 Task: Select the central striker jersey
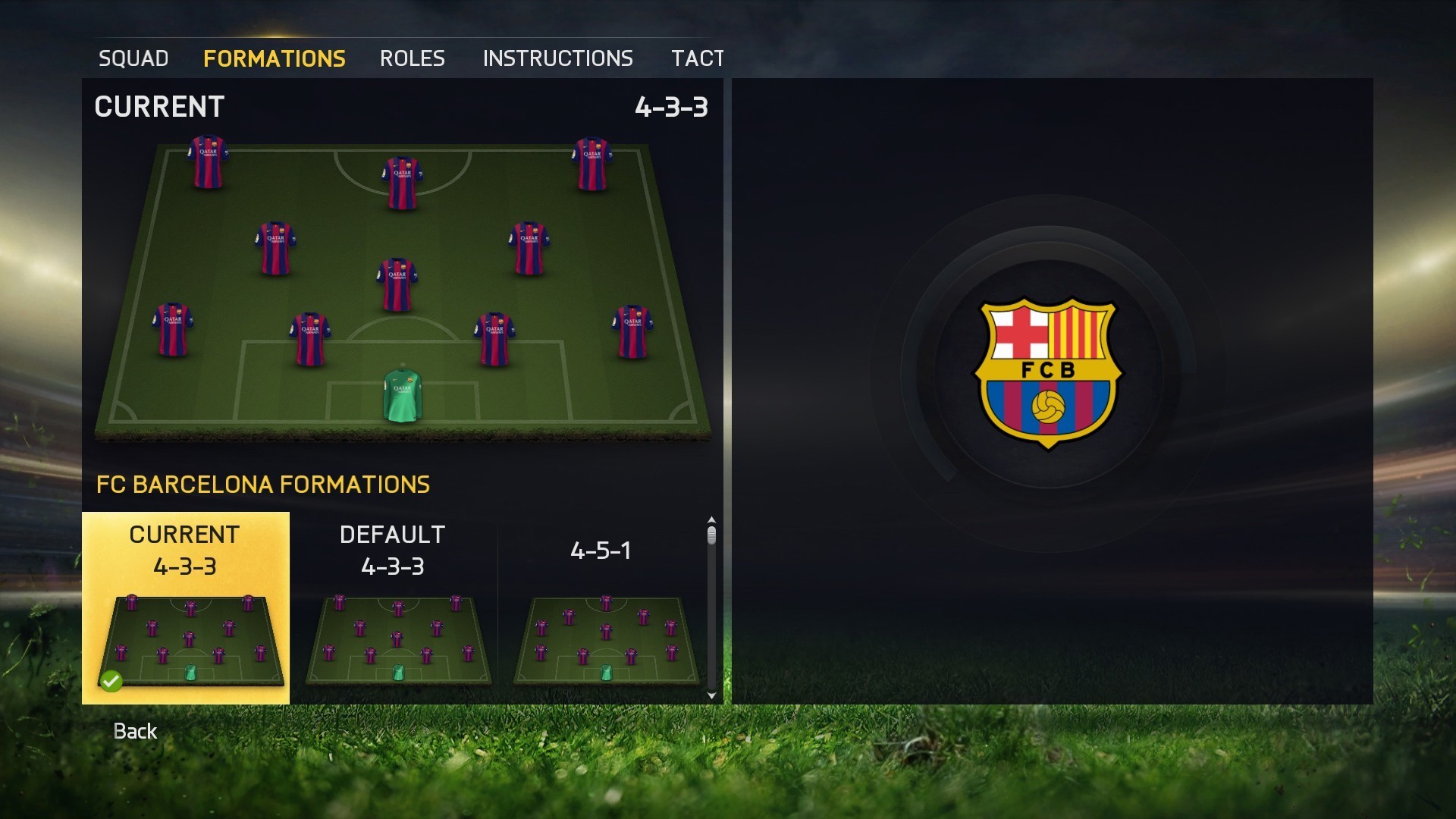pyautogui.click(x=402, y=182)
